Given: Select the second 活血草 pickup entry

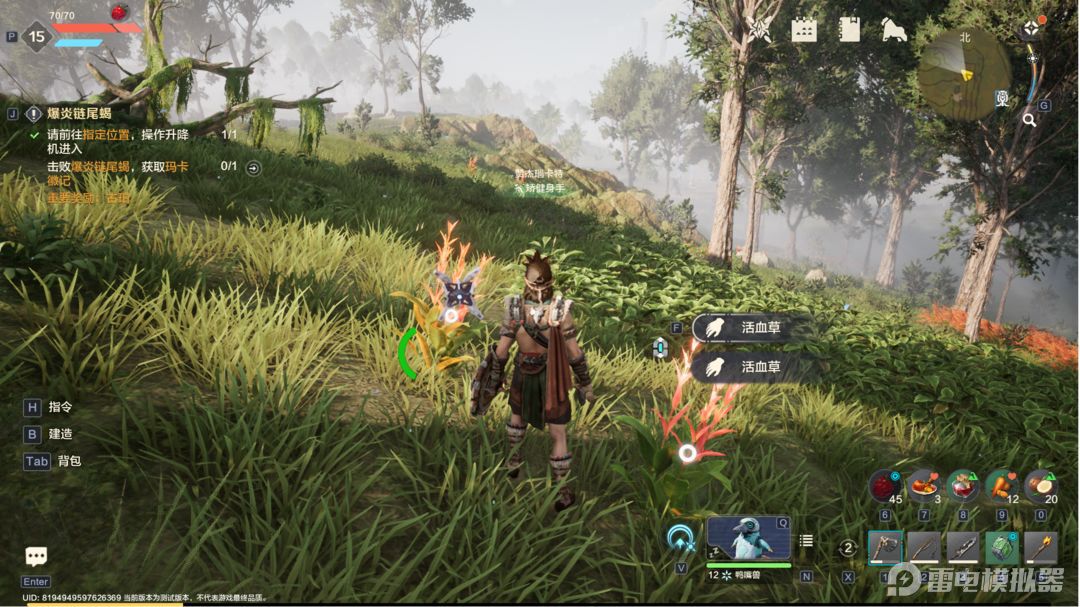Looking at the screenshot, I should coord(750,367).
